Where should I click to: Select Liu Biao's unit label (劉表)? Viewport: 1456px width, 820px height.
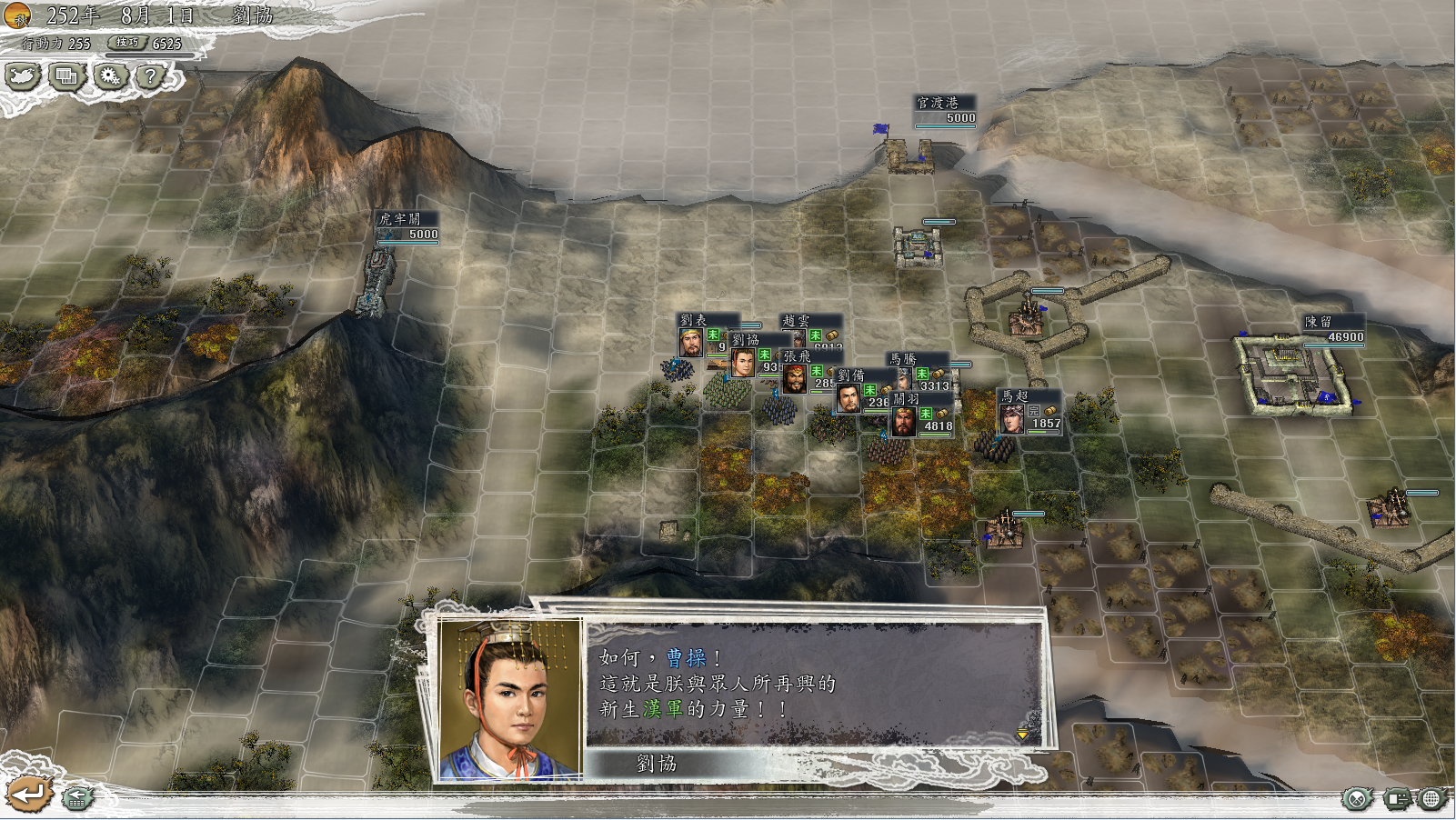coord(694,320)
